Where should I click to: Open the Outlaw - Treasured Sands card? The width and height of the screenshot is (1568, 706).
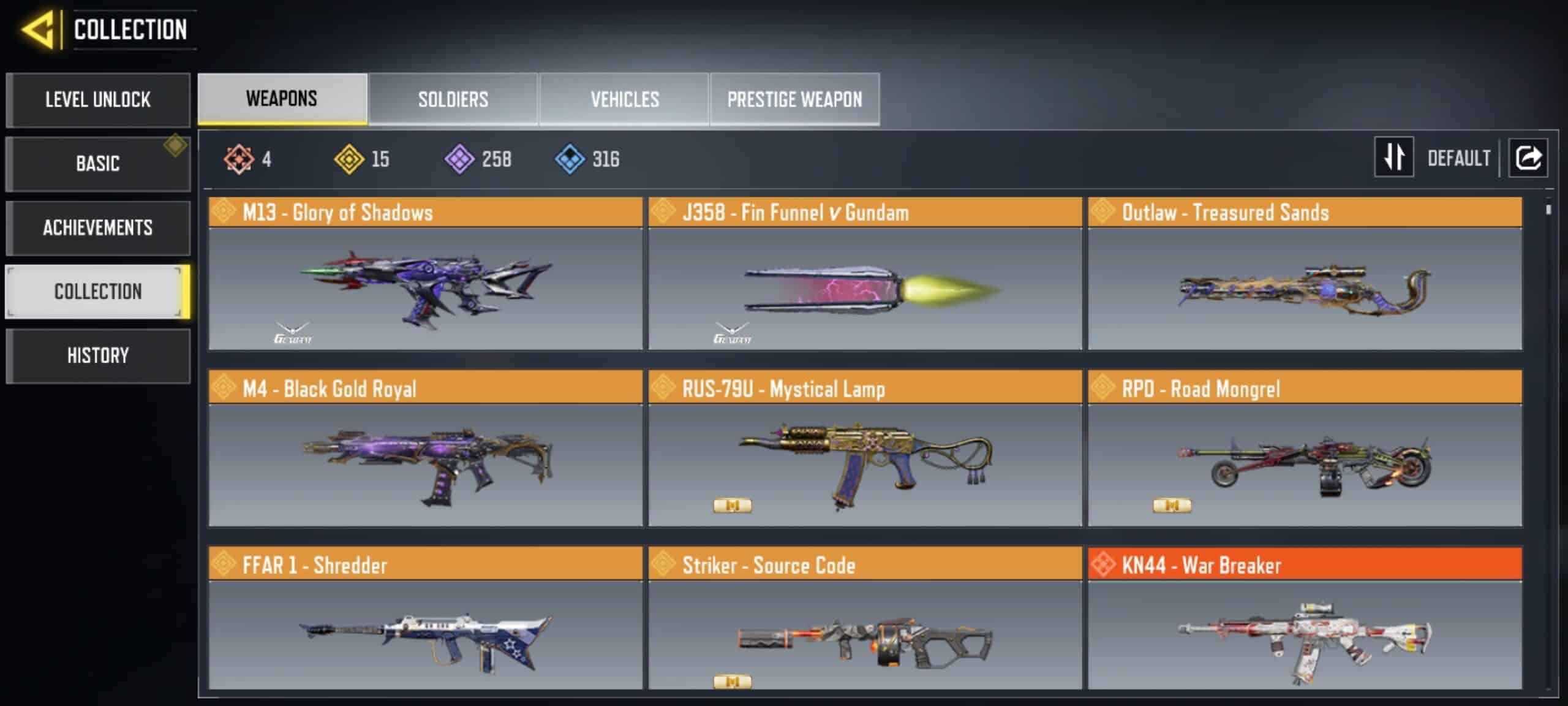[x=1305, y=274]
